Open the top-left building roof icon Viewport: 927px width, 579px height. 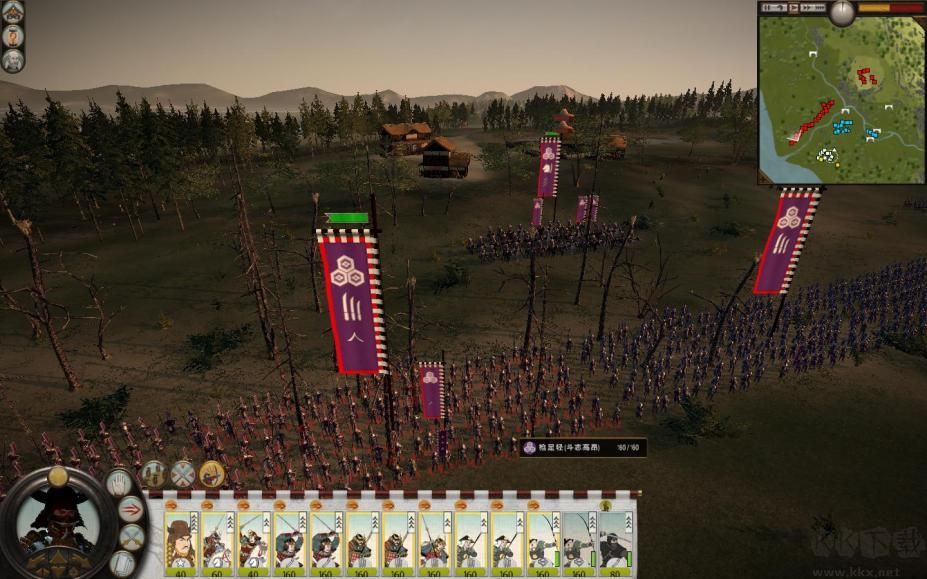[12, 12]
